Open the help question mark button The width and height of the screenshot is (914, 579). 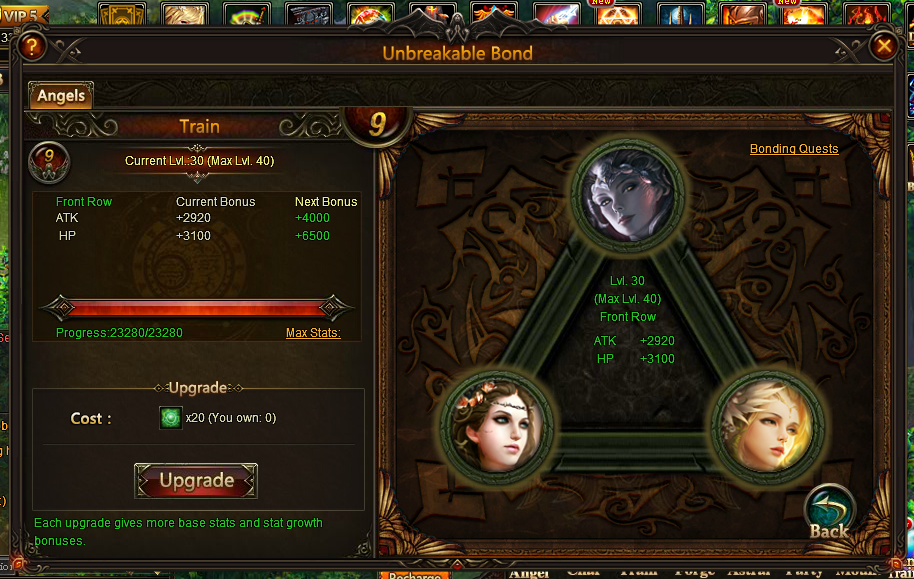(32, 46)
